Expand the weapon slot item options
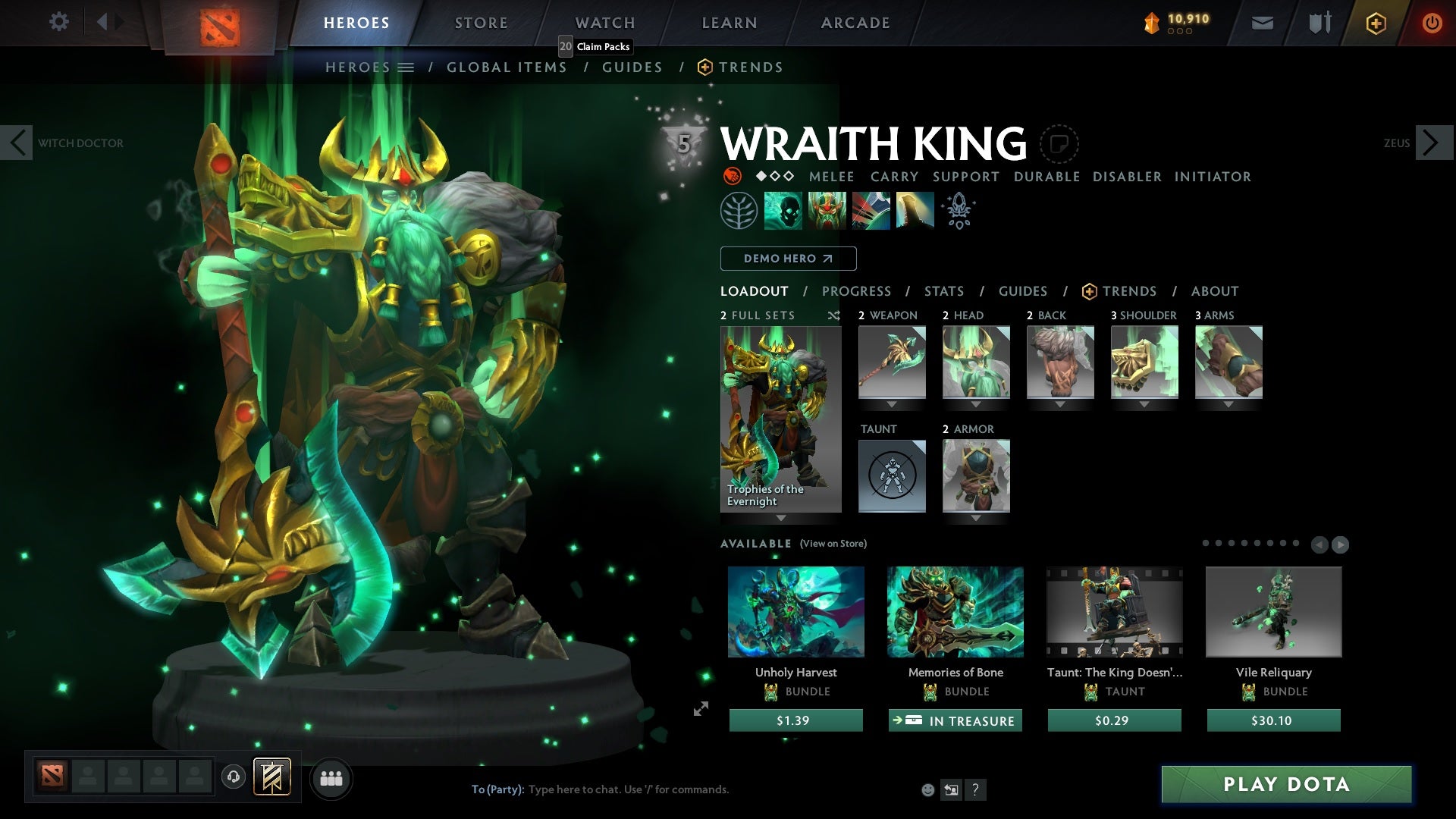Image resolution: width=1456 pixels, height=819 pixels. [892, 404]
